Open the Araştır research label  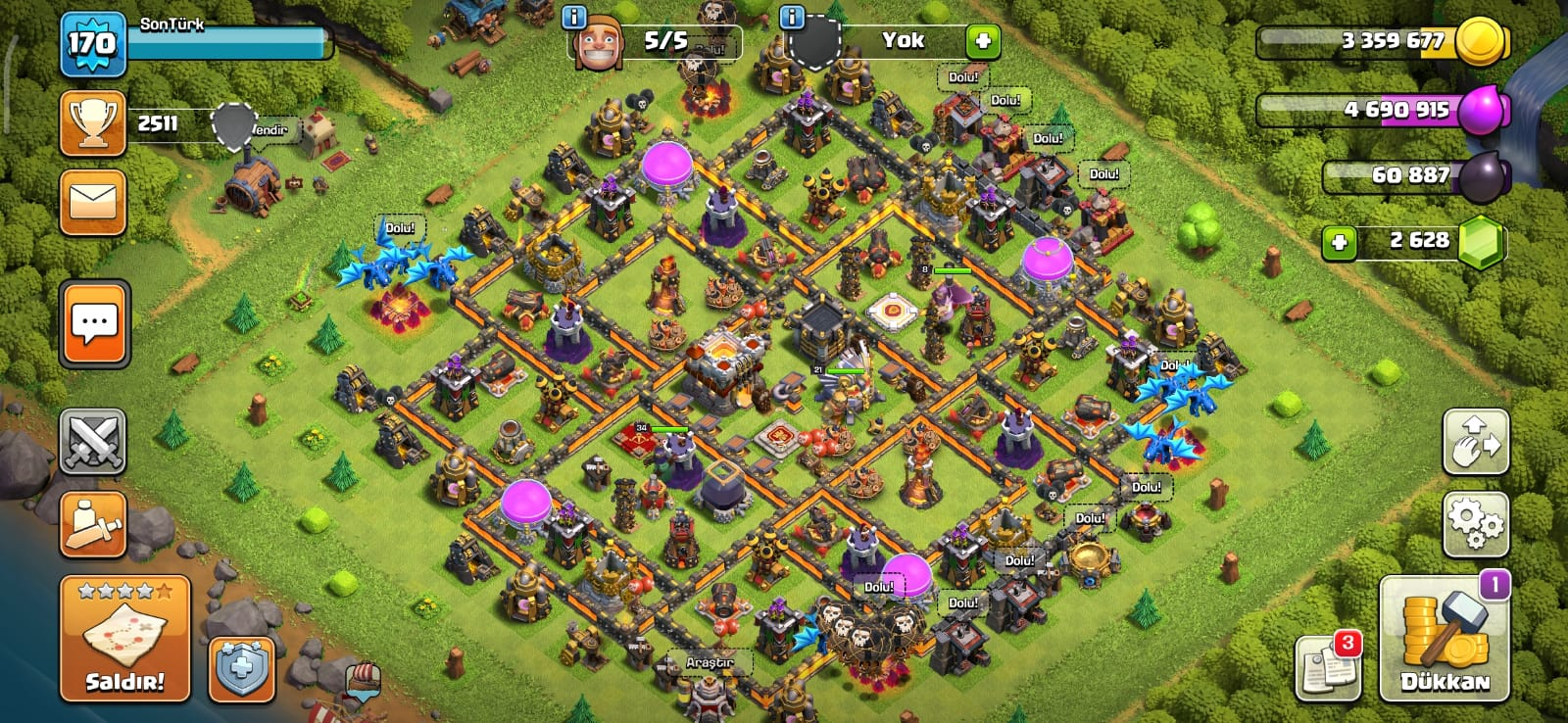pos(710,663)
